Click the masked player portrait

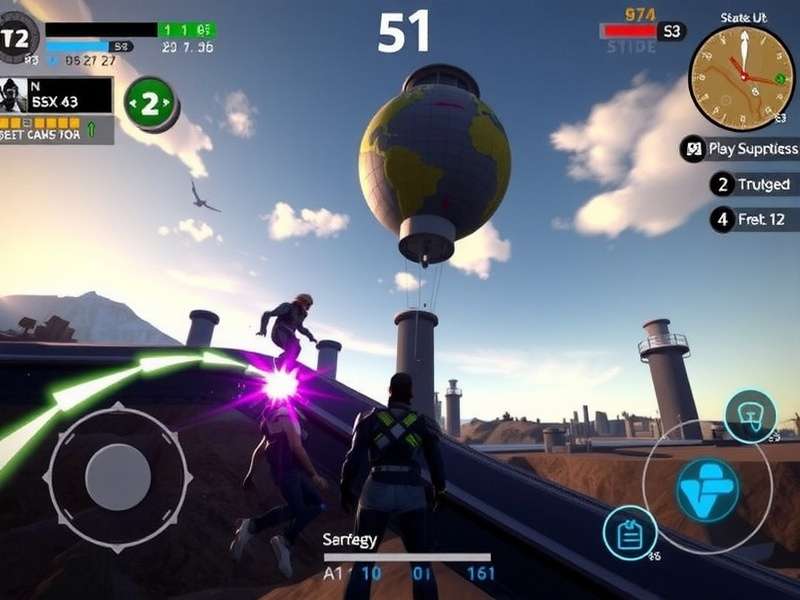15,95
